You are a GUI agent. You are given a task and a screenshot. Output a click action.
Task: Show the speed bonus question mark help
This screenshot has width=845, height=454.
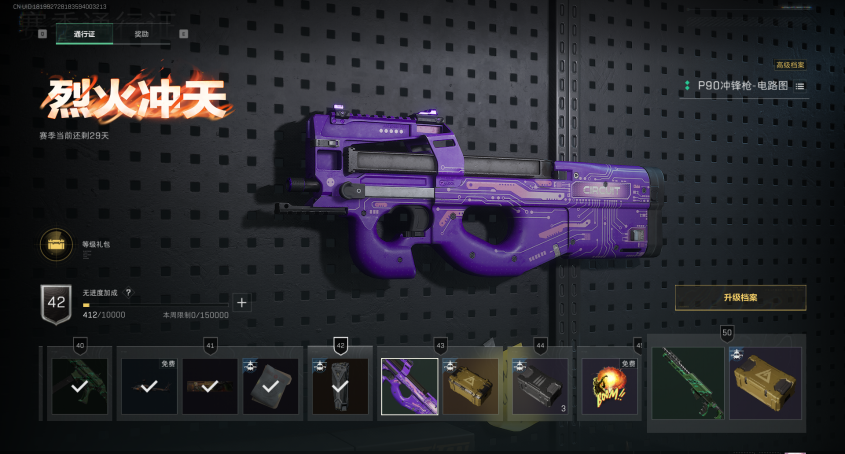(128, 292)
